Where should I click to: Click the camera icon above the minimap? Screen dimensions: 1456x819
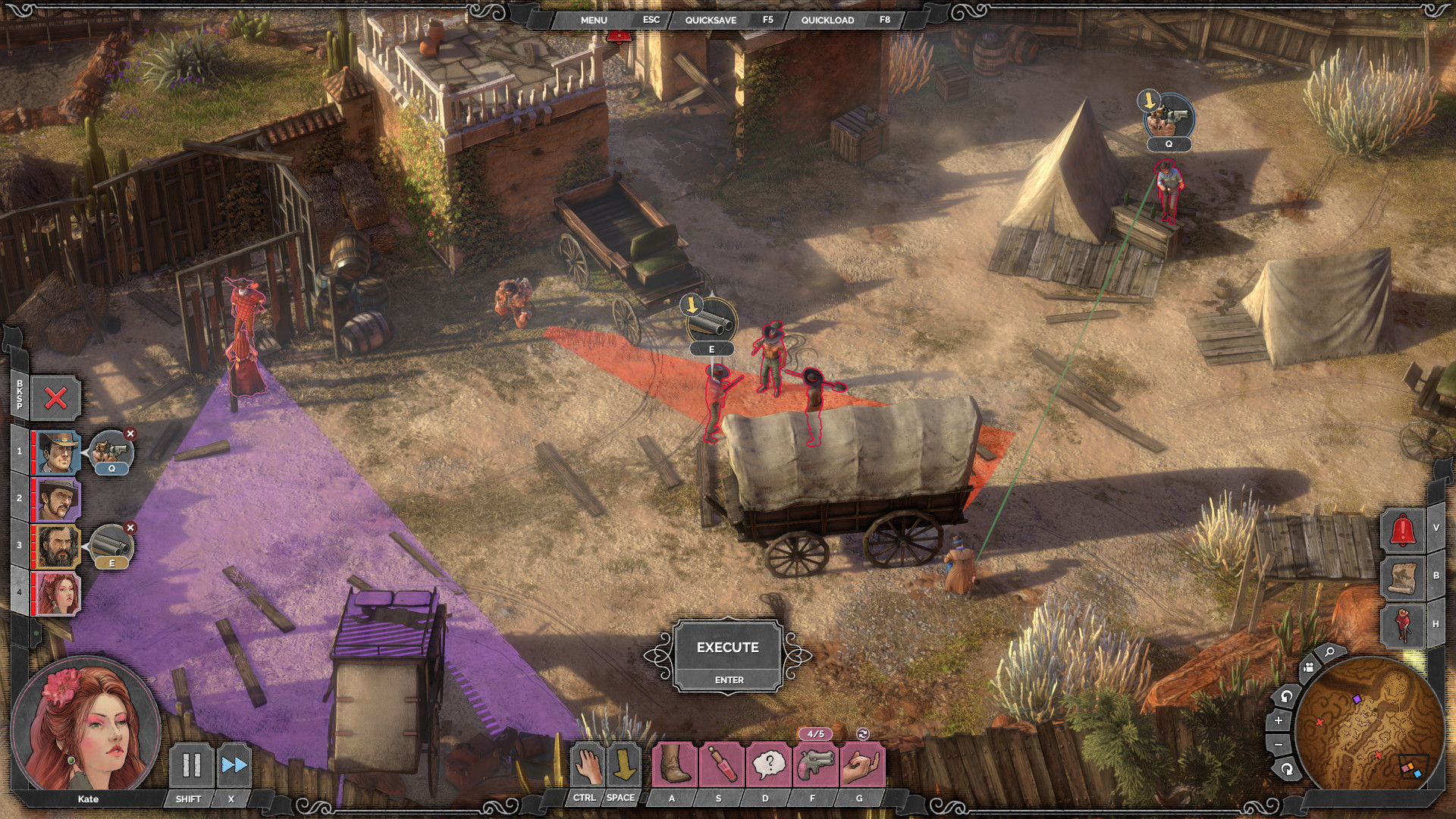click(x=1308, y=667)
